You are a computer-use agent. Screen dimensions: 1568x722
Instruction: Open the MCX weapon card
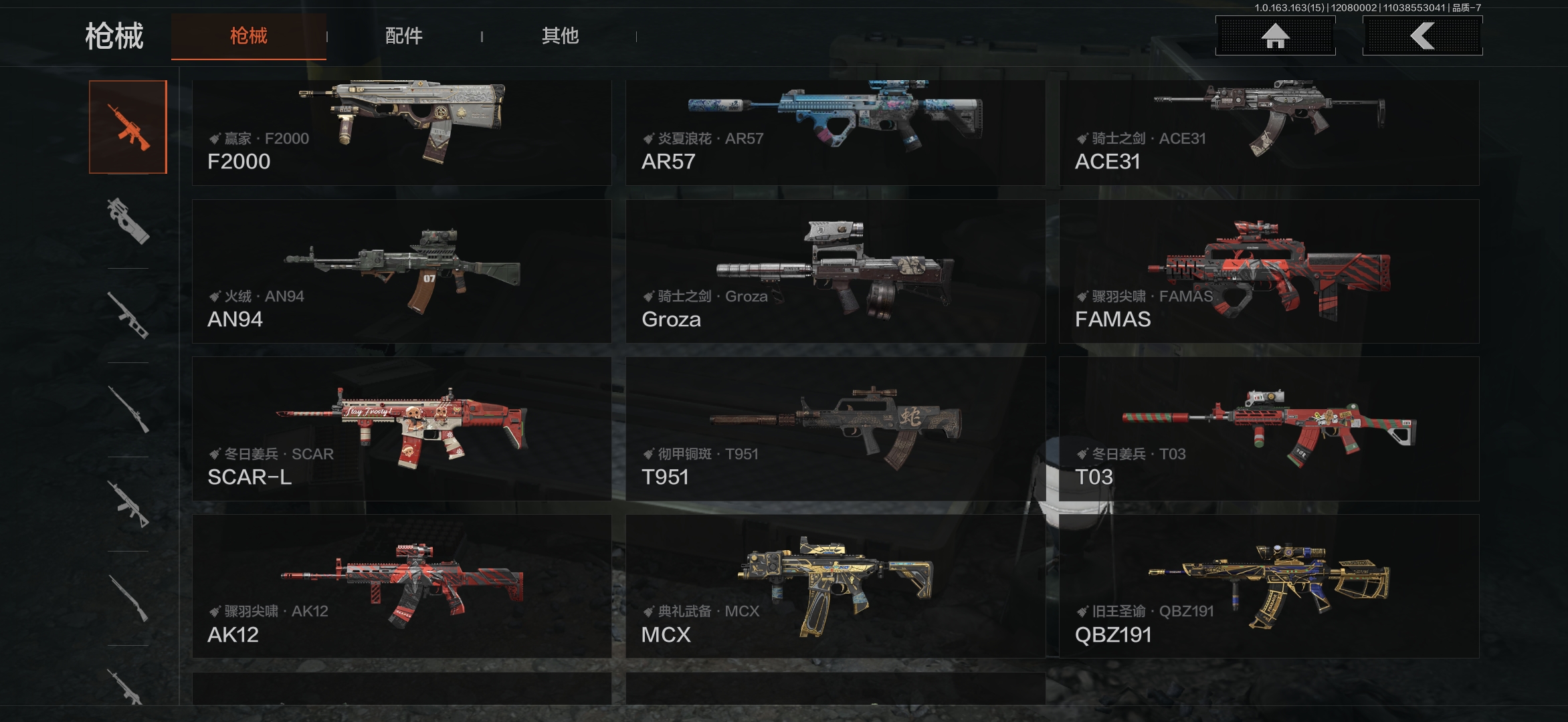[x=835, y=586]
